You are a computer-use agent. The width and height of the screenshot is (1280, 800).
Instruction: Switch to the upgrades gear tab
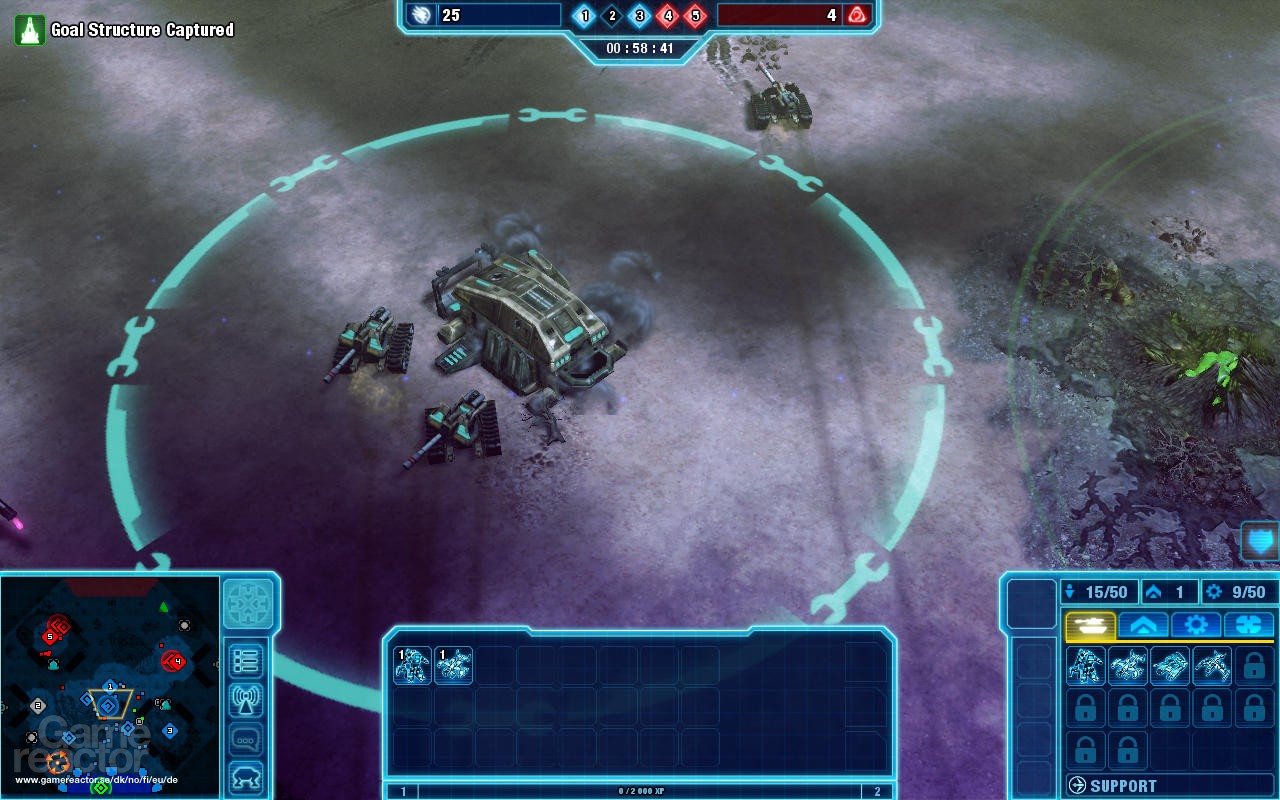click(x=1196, y=624)
